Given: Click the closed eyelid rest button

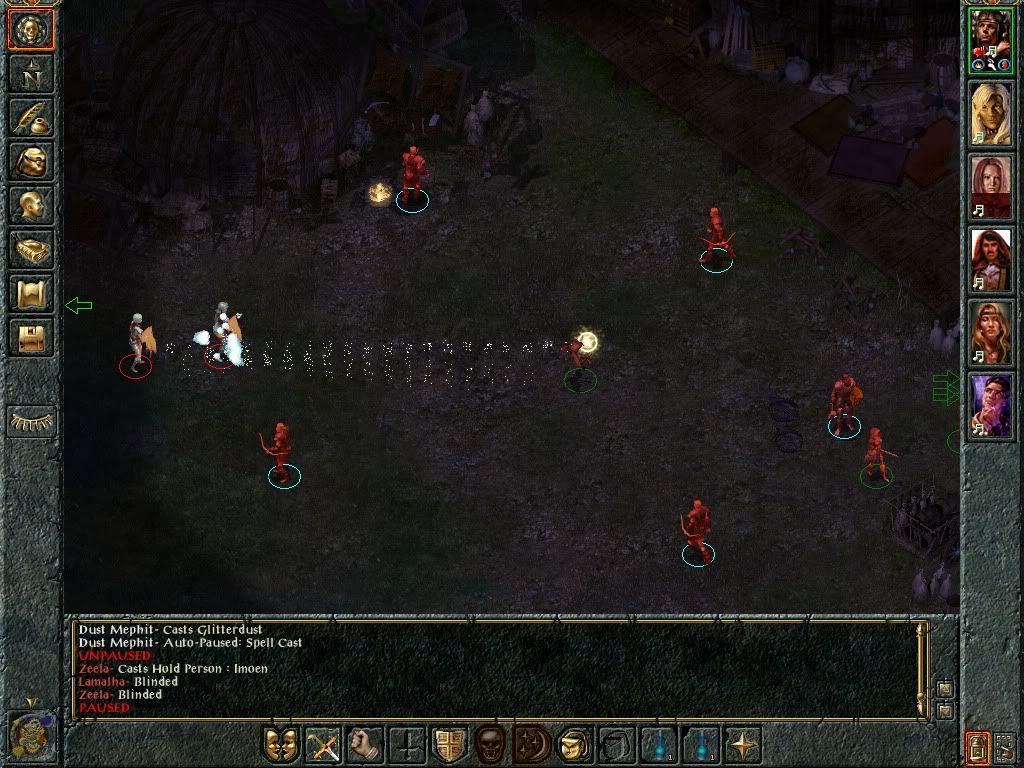Looking at the screenshot, I should [31, 421].
